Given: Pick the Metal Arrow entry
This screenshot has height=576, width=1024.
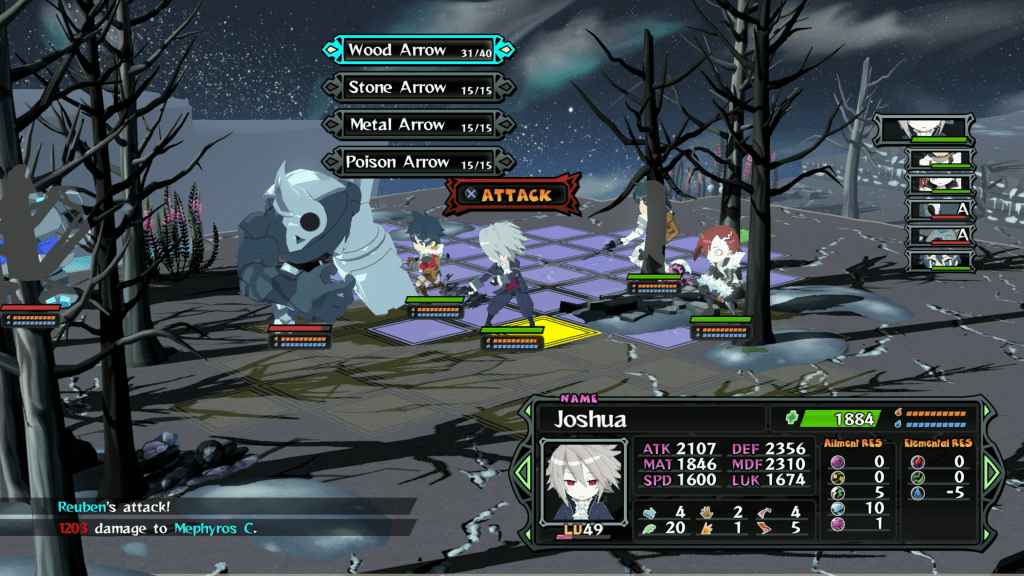Looking at the screenshot, I should point(419,125).
